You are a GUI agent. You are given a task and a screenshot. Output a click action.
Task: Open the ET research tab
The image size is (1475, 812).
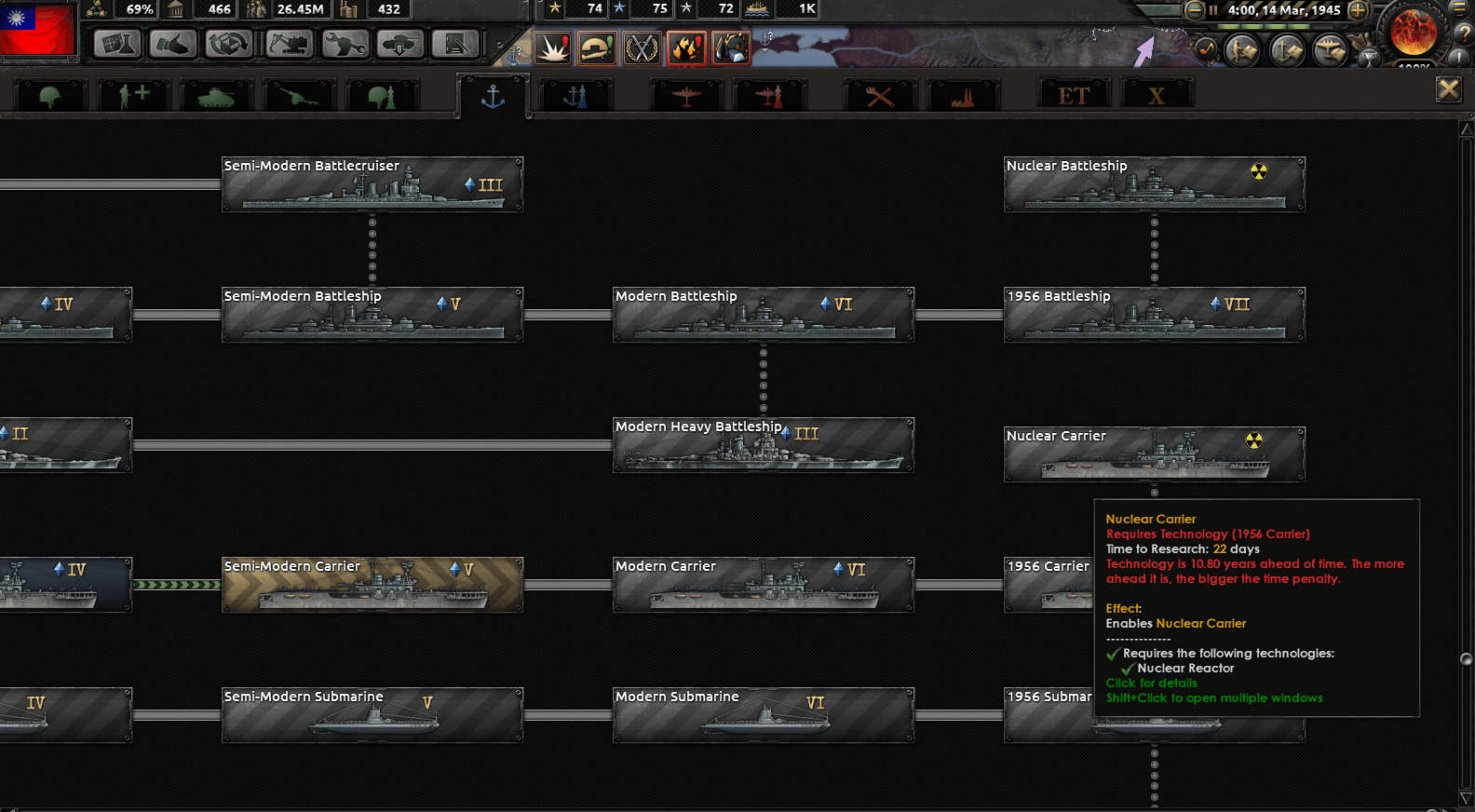coord(1074,92)
